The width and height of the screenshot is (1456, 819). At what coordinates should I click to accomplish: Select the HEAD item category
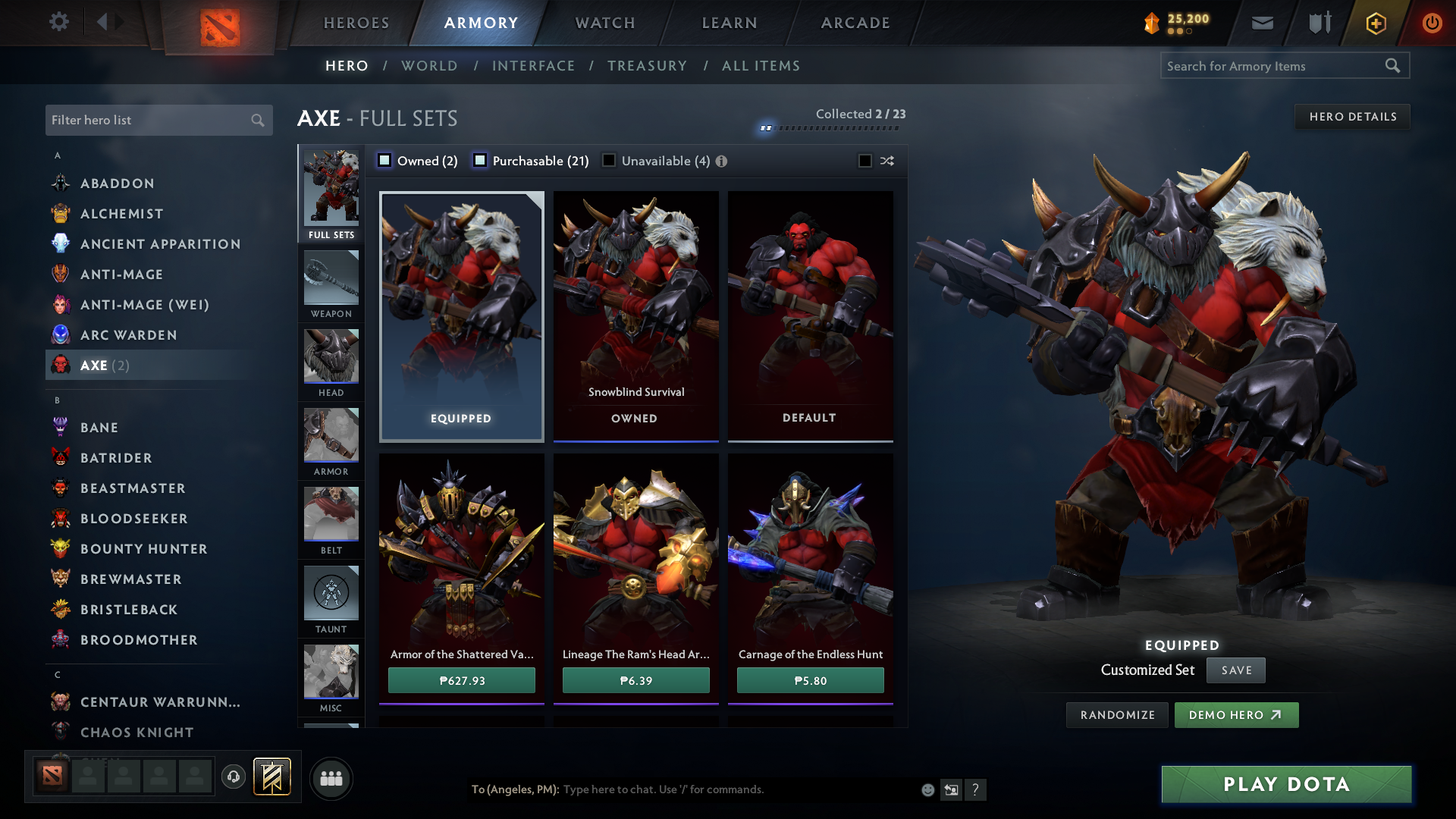pyautogui.click(x=331, y=362)
